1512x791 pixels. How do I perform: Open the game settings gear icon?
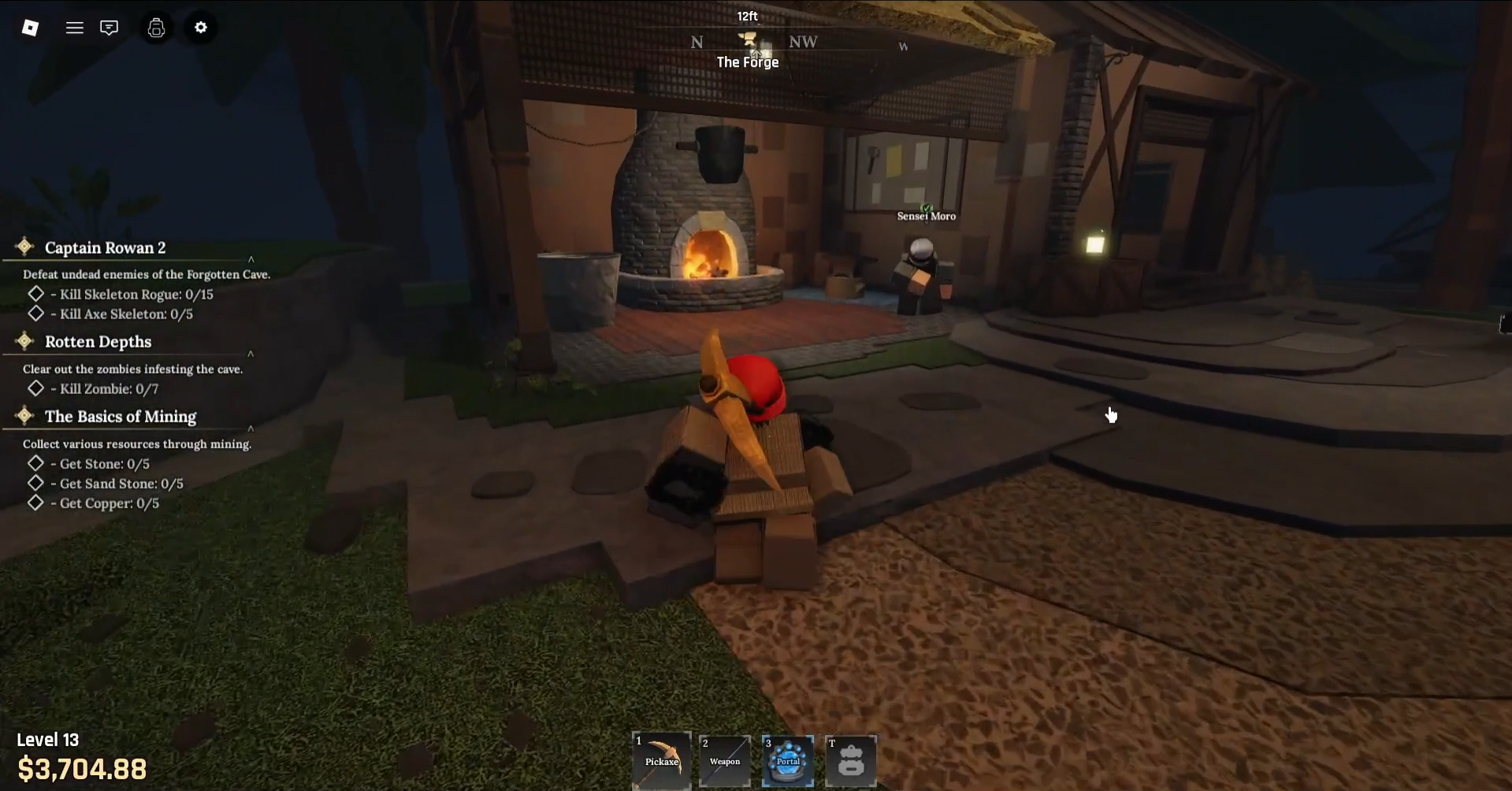pyautogui.click(x=200, y=28)
